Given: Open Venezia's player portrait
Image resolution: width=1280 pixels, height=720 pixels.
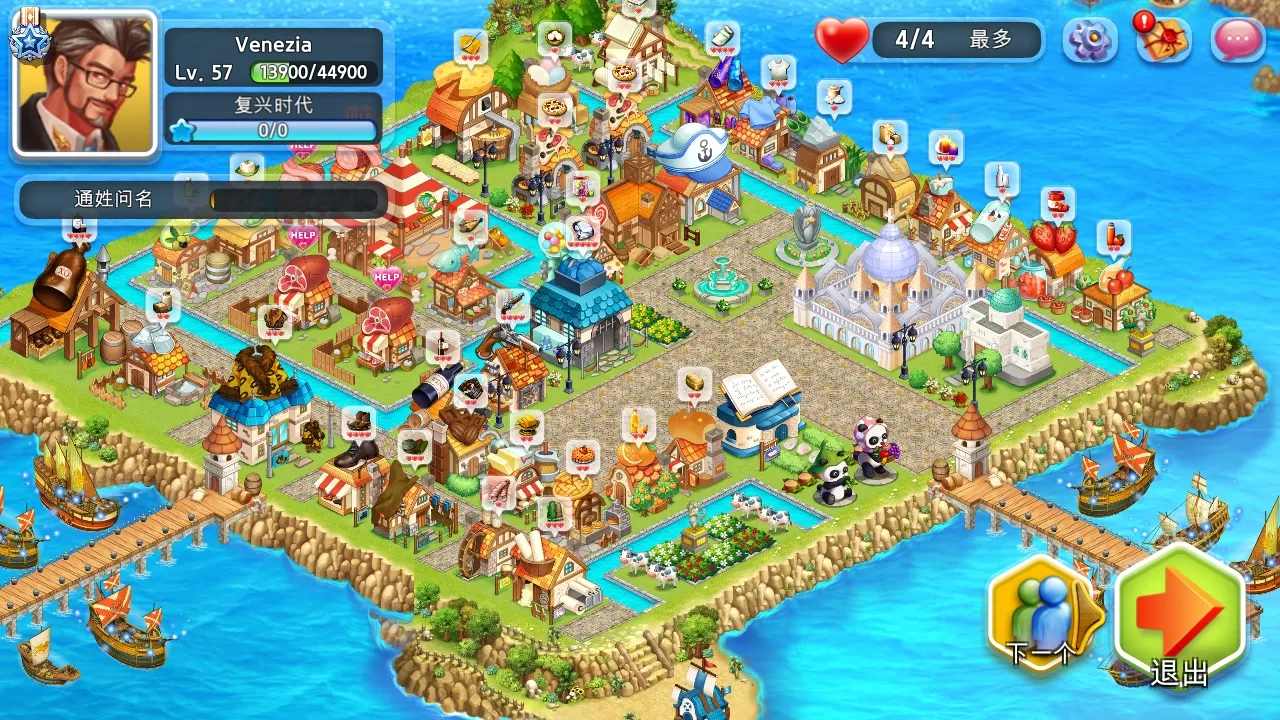Looking at the screenshot, I should (85, 84).
